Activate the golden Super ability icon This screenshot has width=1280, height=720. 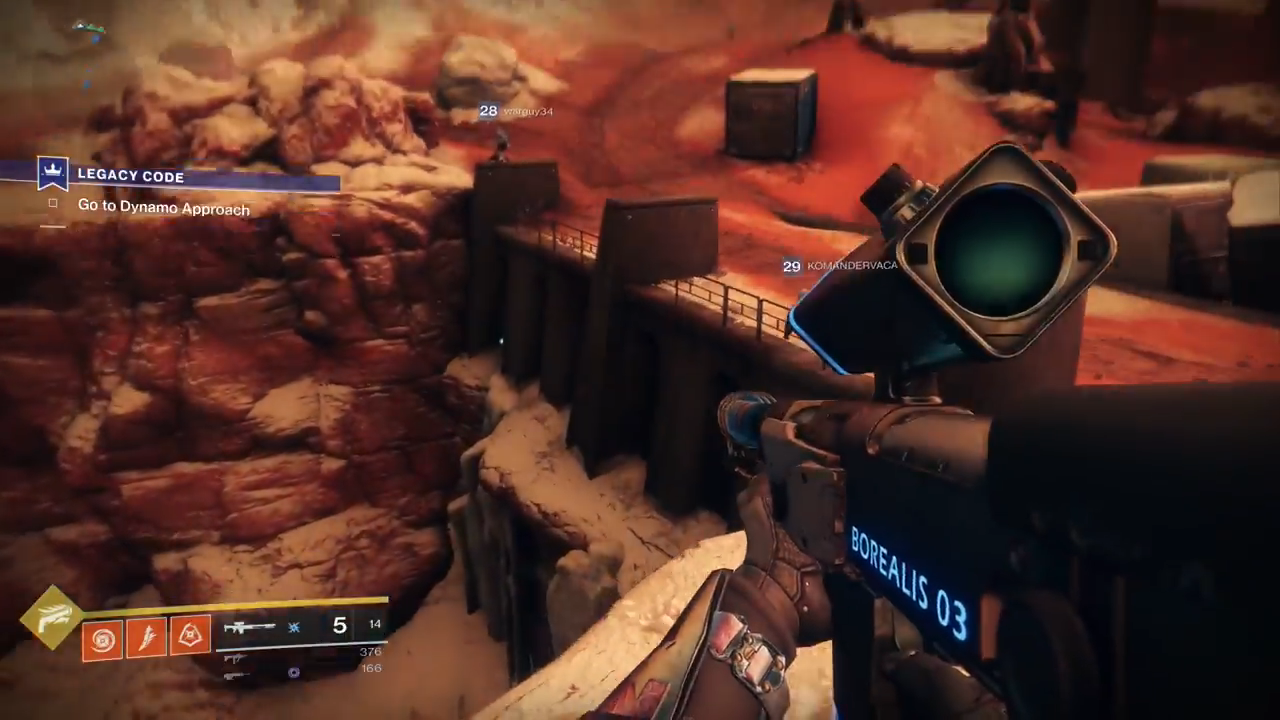(52, 618)
